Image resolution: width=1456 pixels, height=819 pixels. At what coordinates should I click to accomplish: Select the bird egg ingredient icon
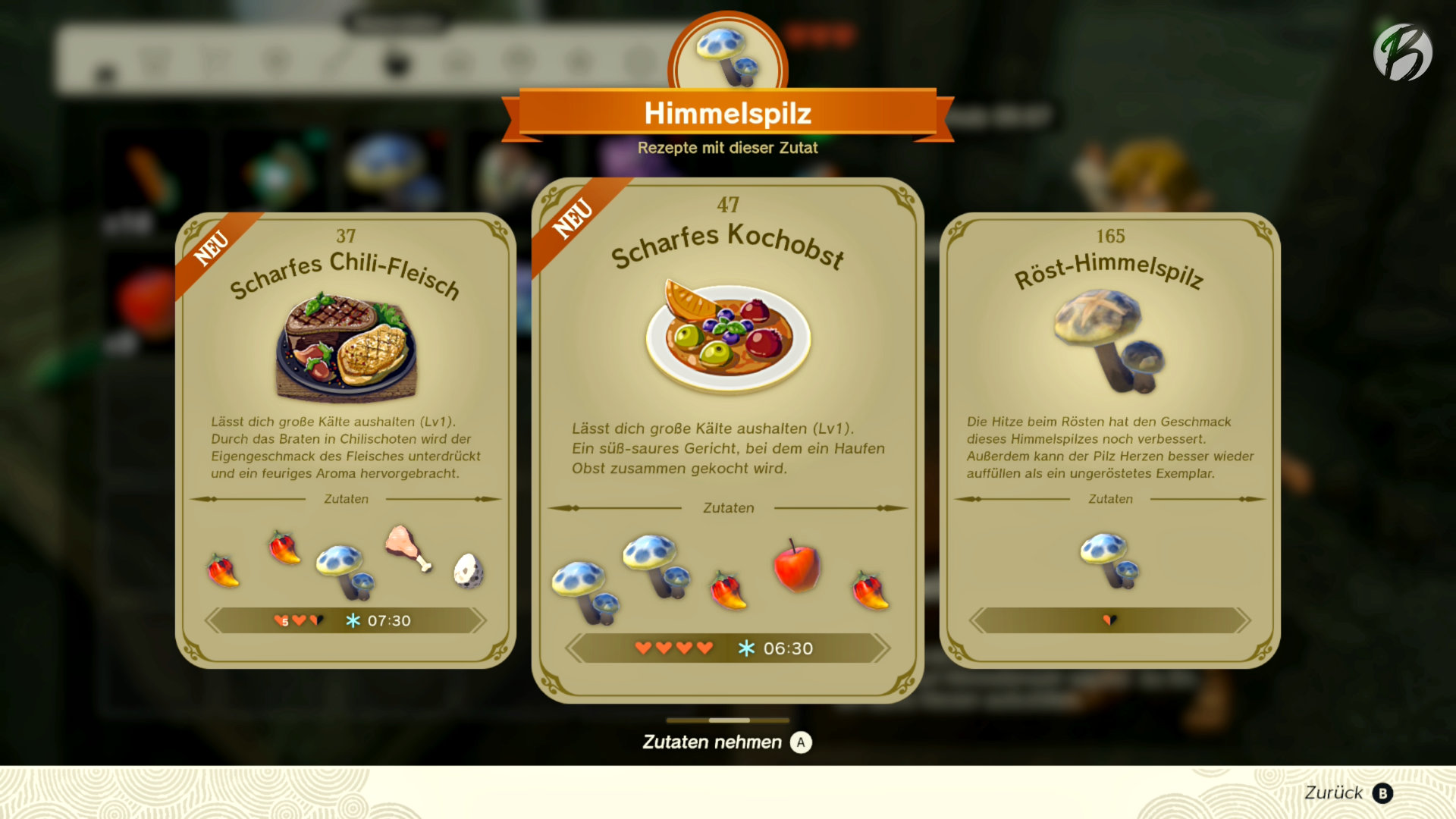coord(468,570)
